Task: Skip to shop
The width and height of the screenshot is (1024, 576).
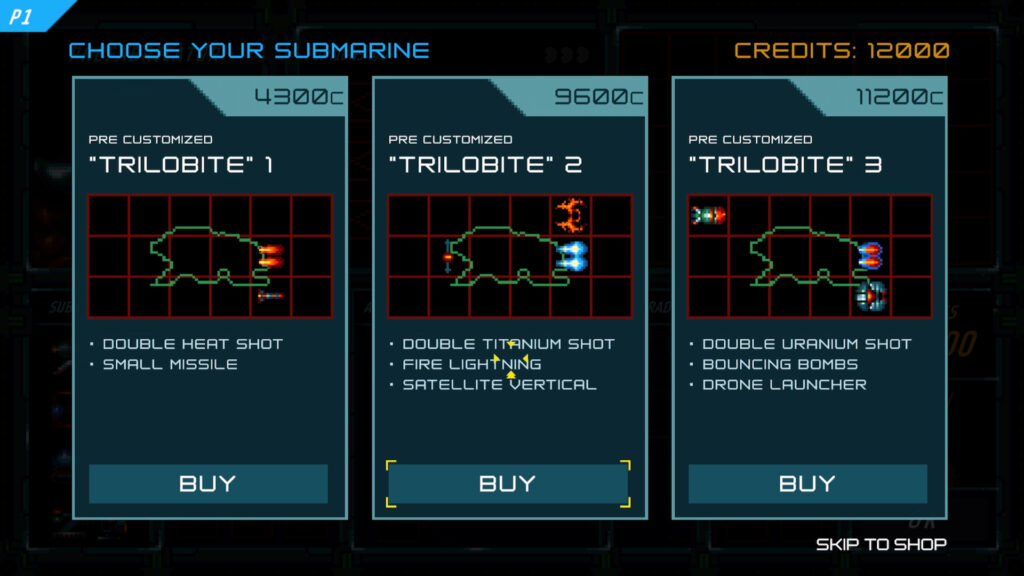Action: coord(881,544)
